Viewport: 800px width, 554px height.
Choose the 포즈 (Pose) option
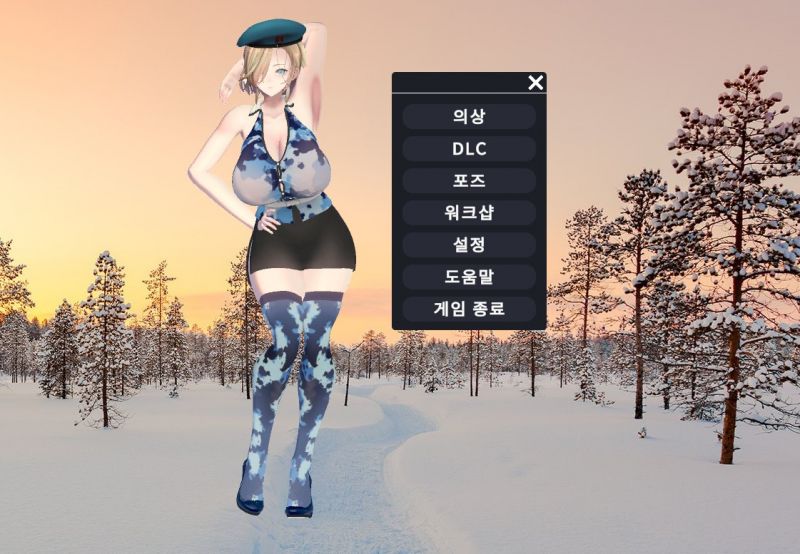tap(468, 181)
